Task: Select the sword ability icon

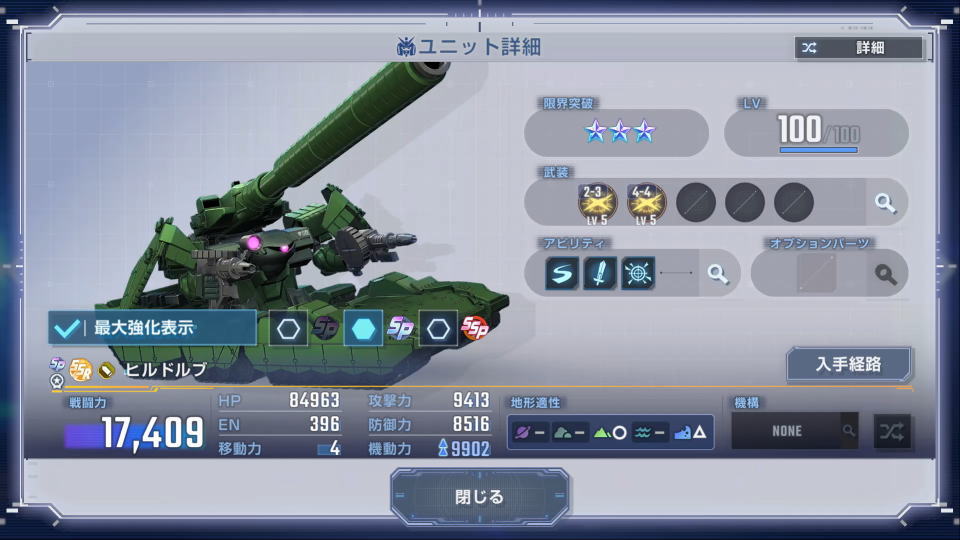Action: pos(600,273)
